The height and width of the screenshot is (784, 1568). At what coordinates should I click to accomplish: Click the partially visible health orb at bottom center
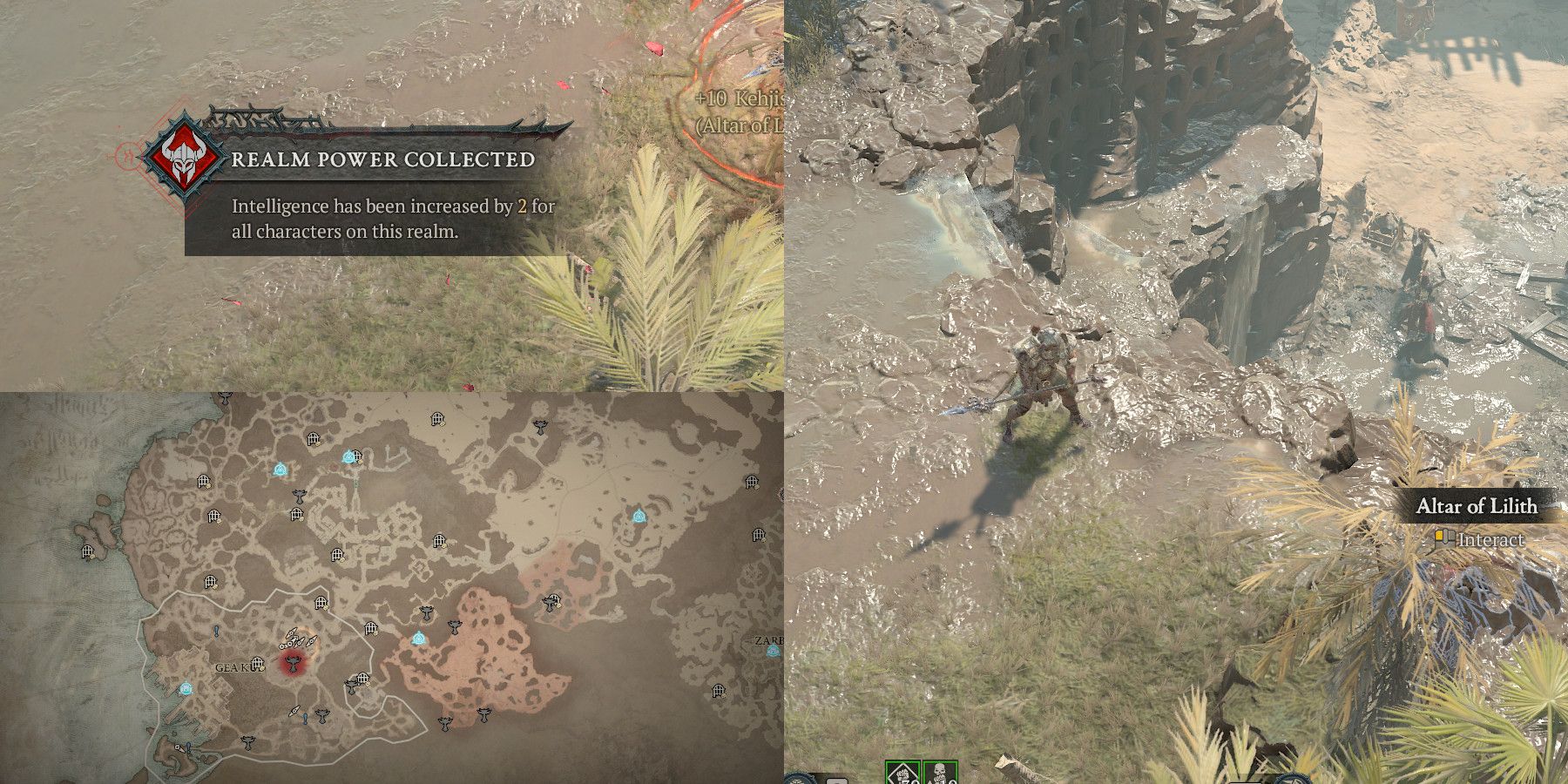pos(797,780)
